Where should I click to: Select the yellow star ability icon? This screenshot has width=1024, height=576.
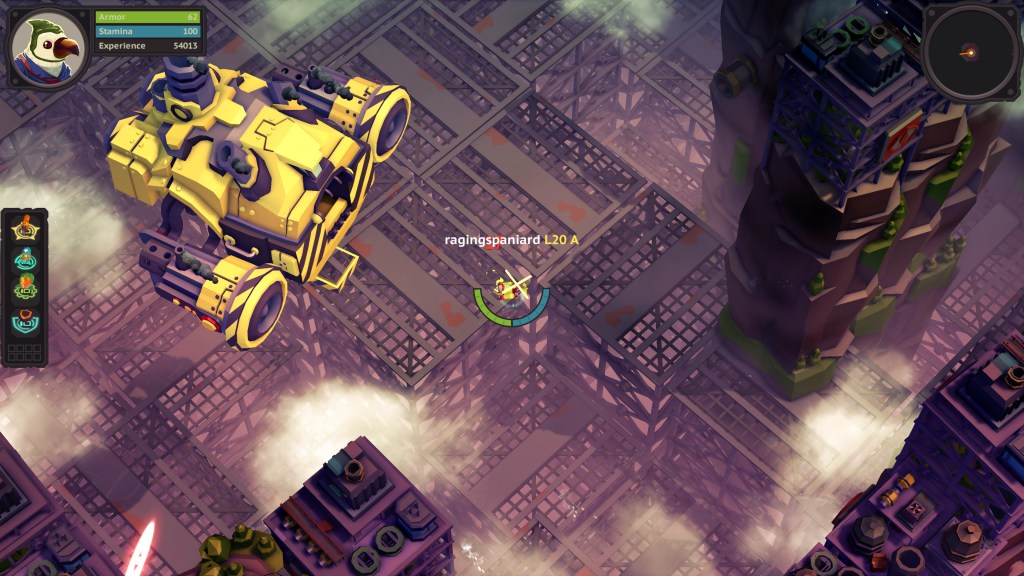(x=25, y=229)
